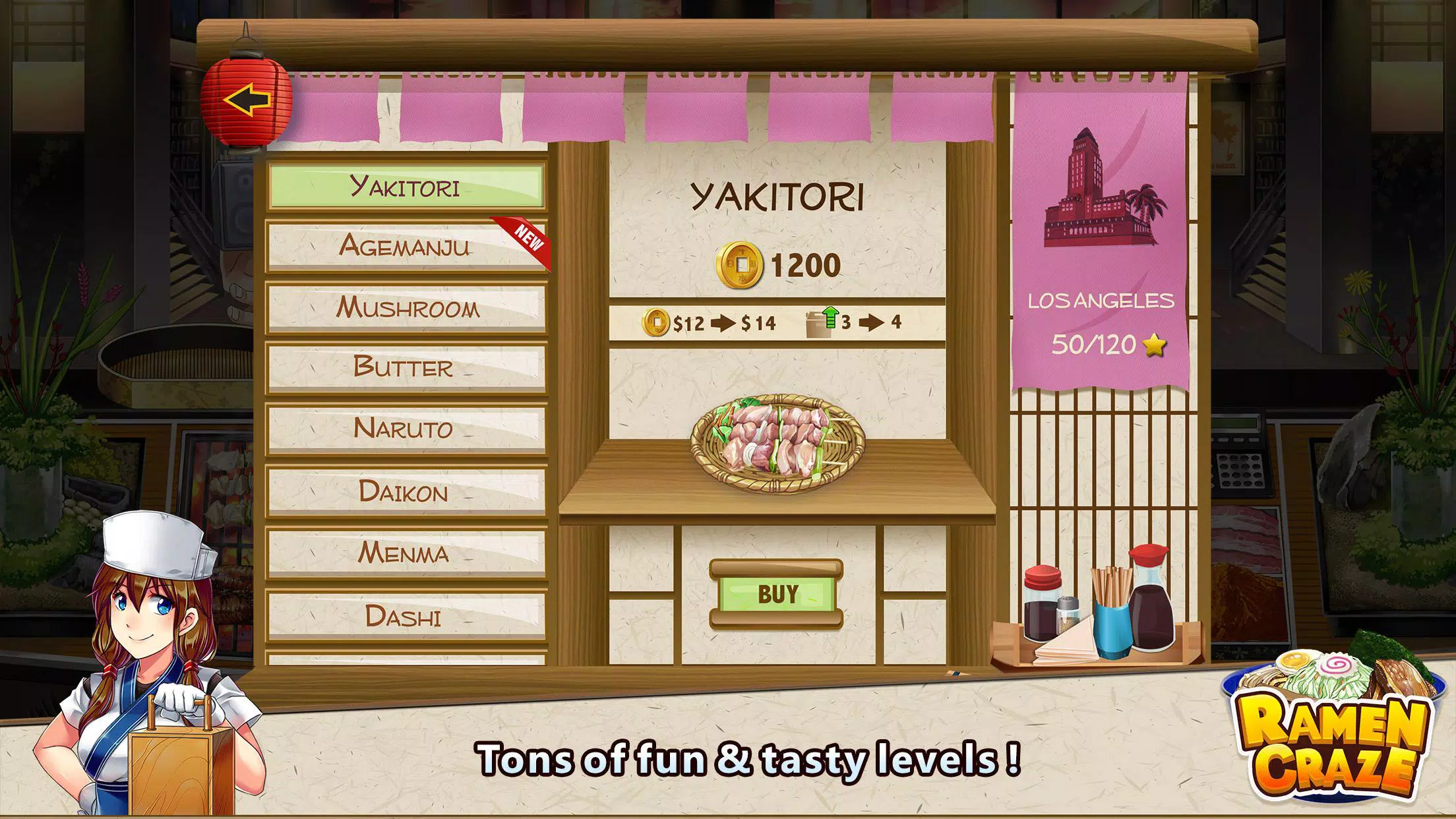Viewport: 1456px width, 819px height.
Task: Select the Butter ingredient
Action: [x=406, y=369]
